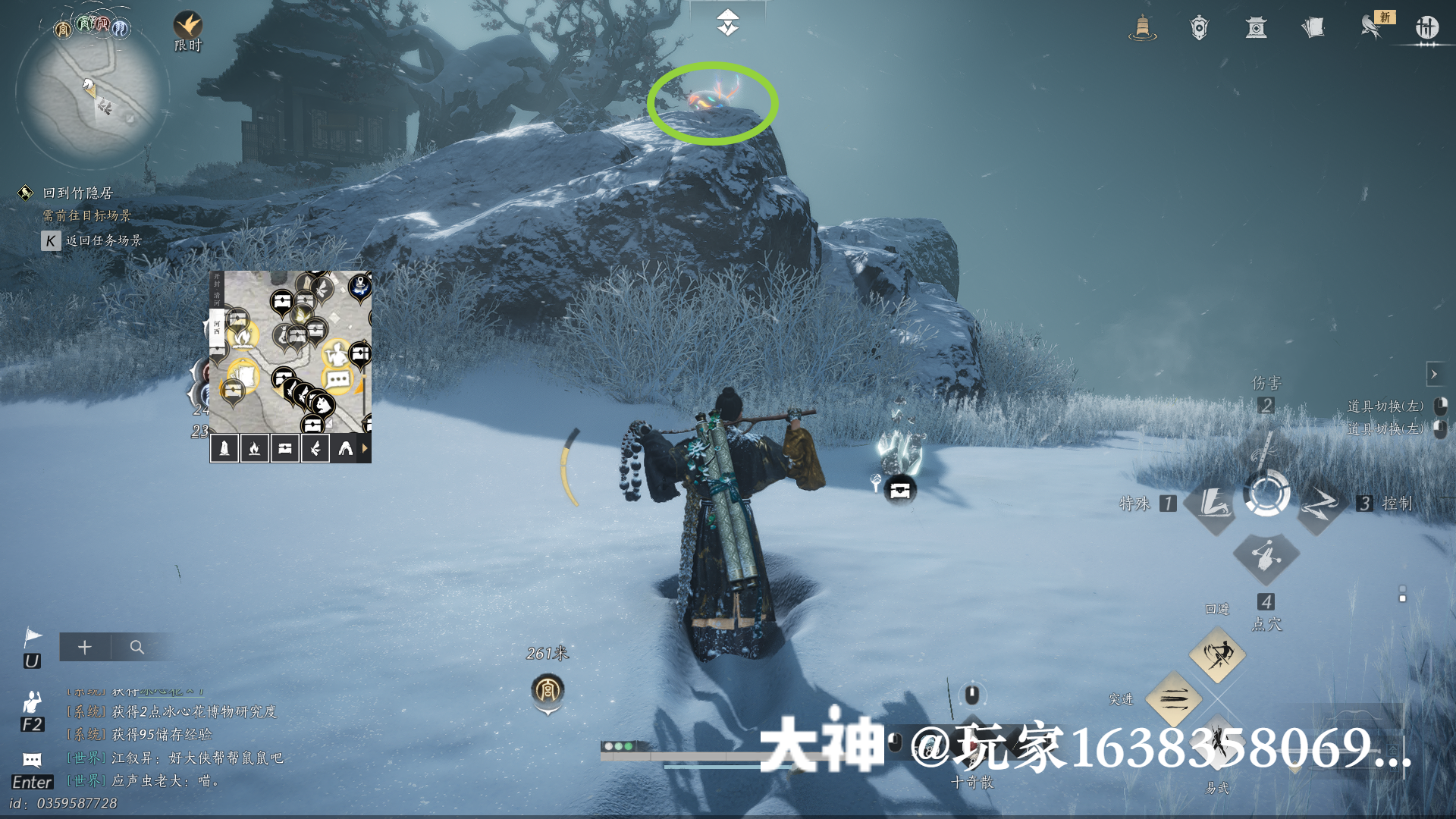Select the 回到竹隐居 quest tracker
Image resolution: width=1456 pixels, height=819 pixels.
pyautogui.click(x=77, y=193)
